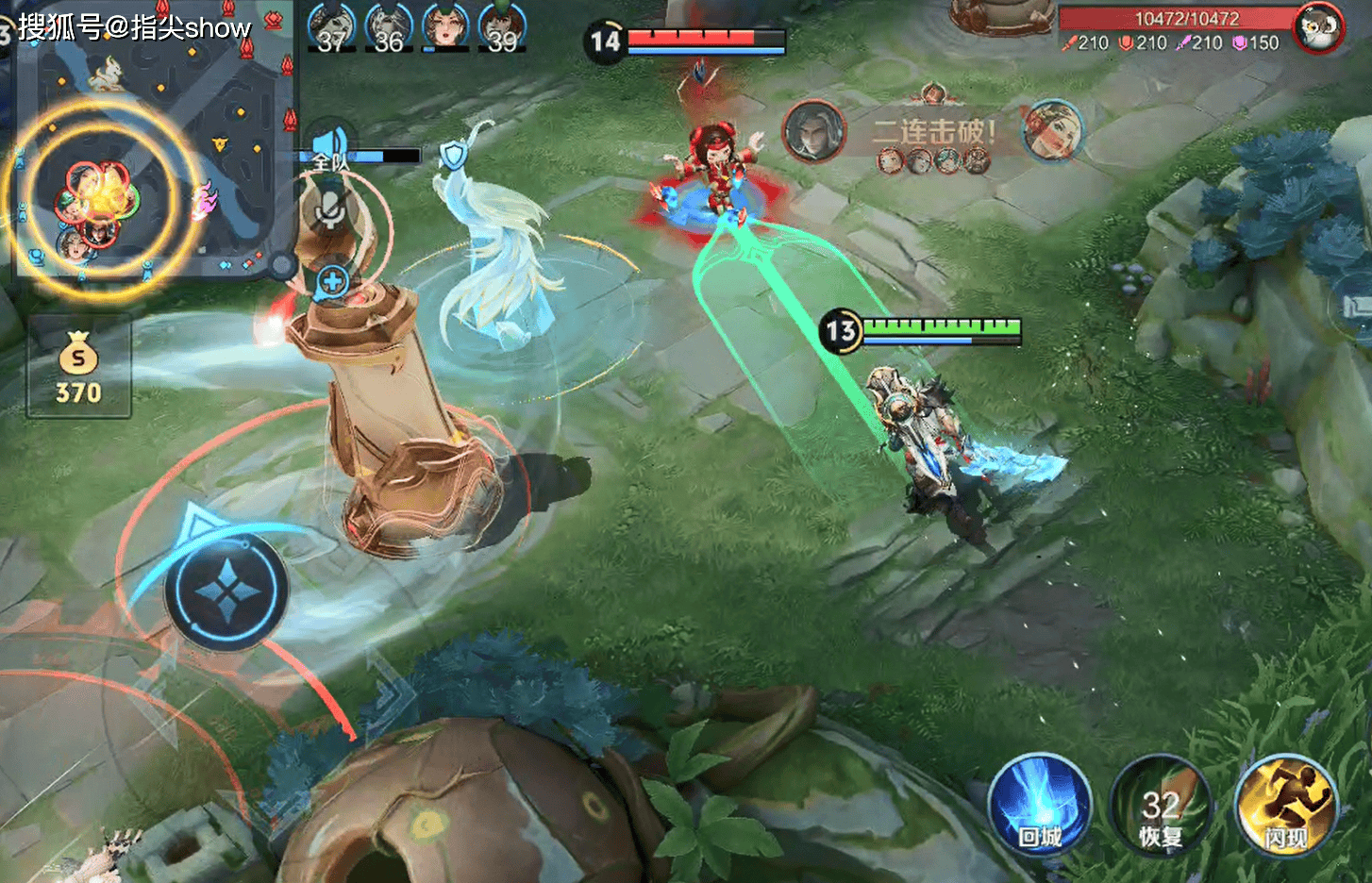Activate the 回城 recall ability

coord(1039,807)
